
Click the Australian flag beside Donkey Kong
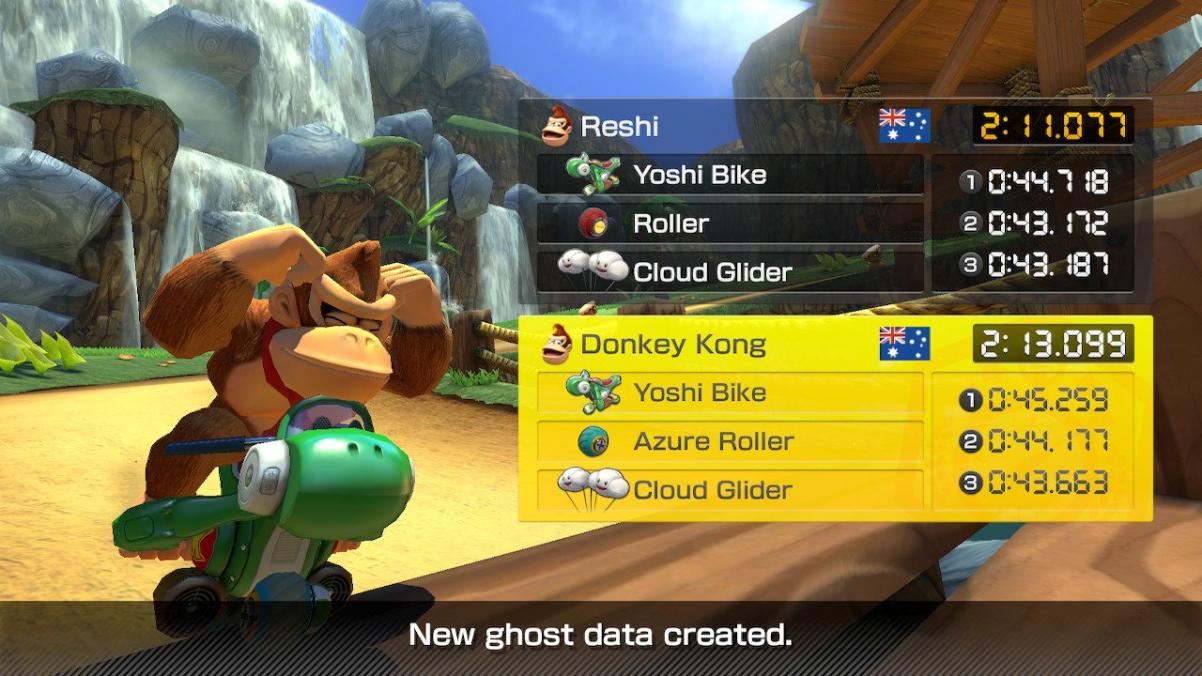pos(904,344)
